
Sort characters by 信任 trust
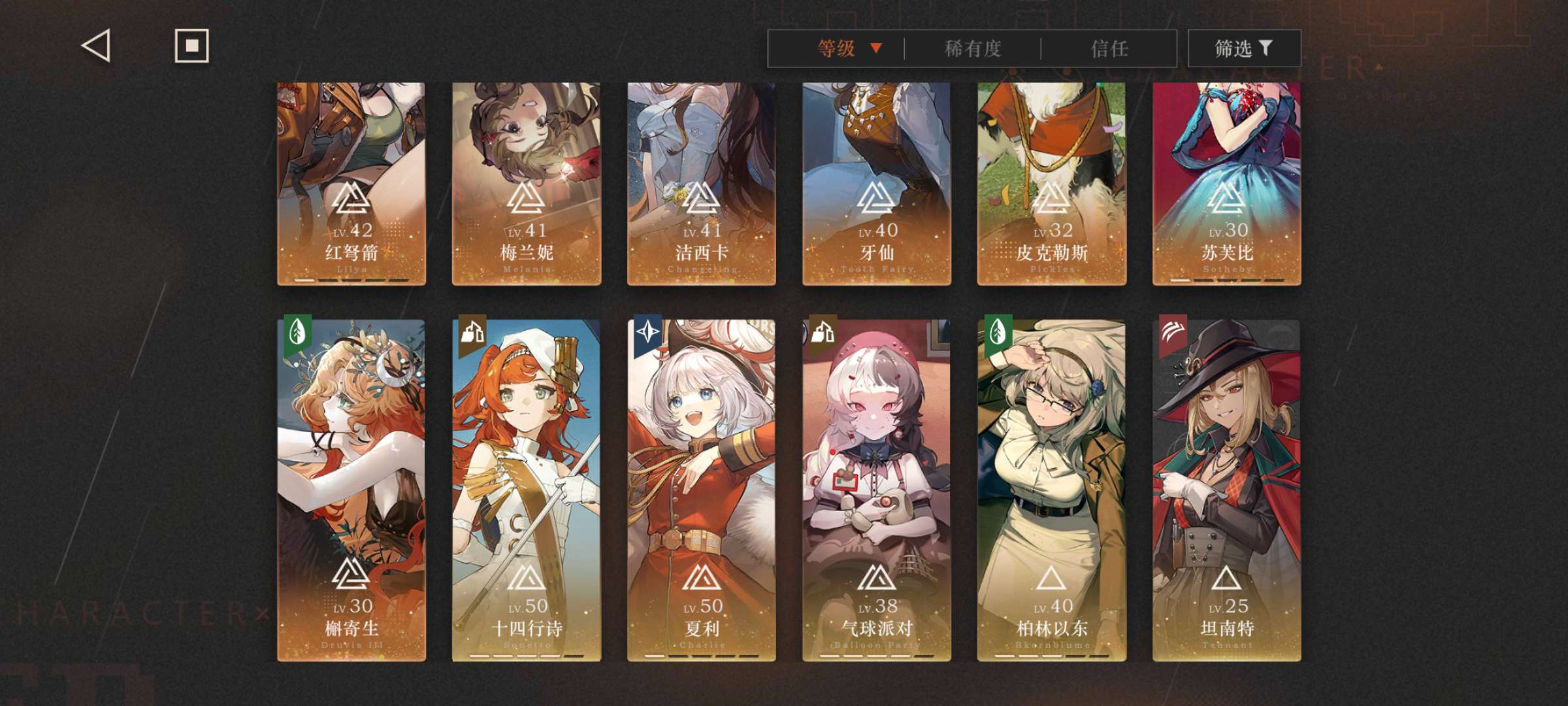[x=1109, y=48]
